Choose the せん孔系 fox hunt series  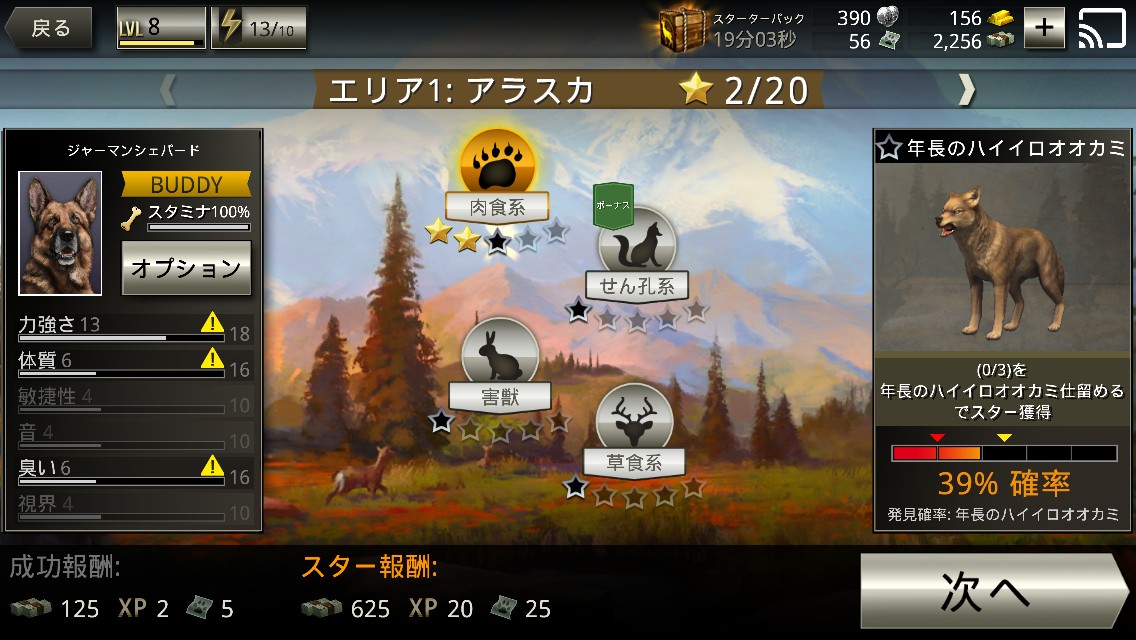(x=637, y=245)
